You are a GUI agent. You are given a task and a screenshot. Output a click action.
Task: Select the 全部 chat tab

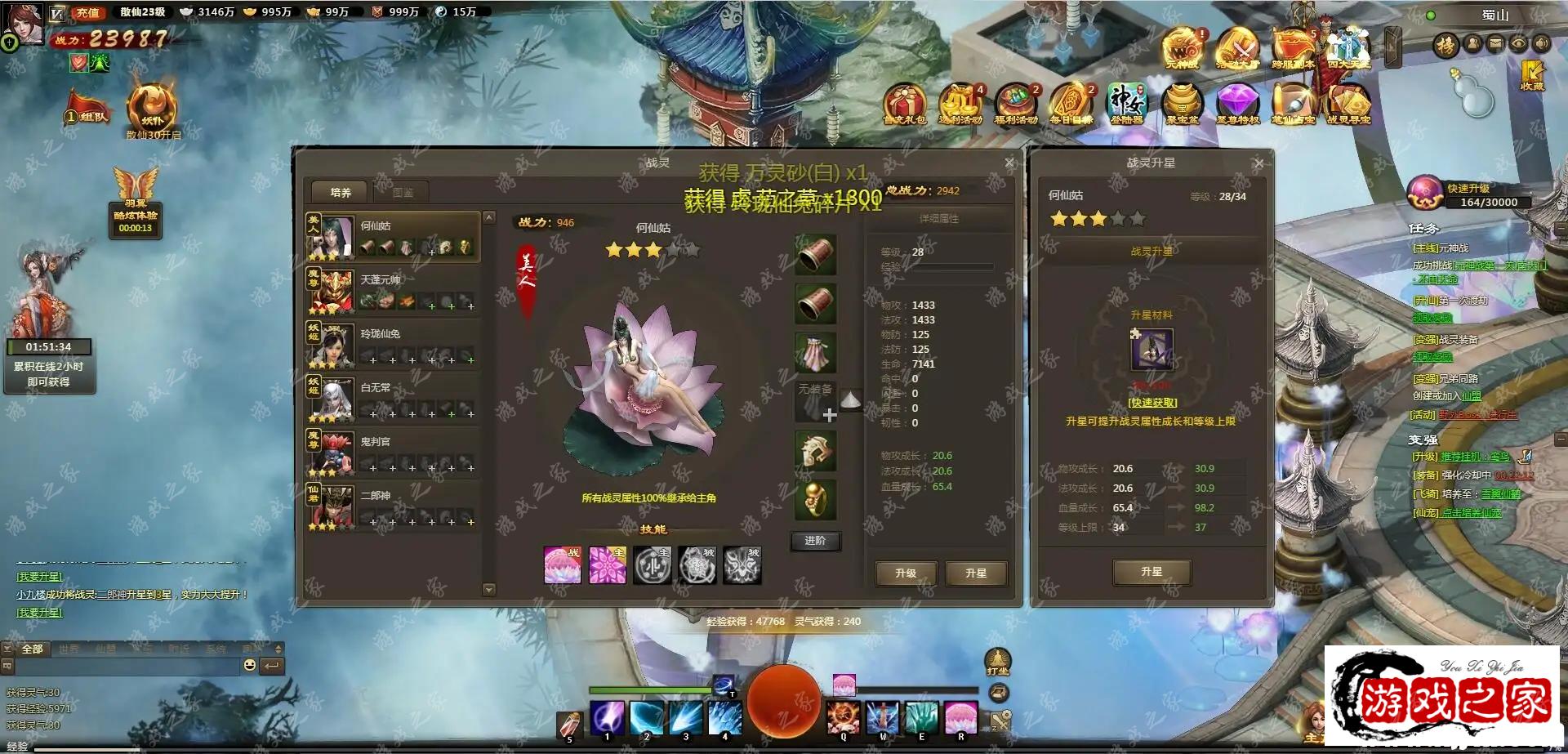[x=33, y=649]
